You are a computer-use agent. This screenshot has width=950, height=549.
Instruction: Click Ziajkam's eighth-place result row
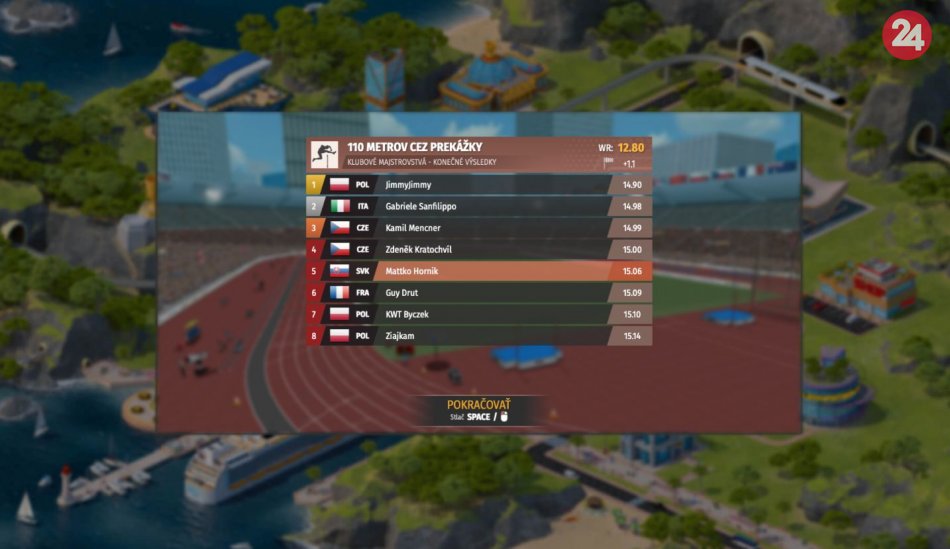click(x=480, y=336)
